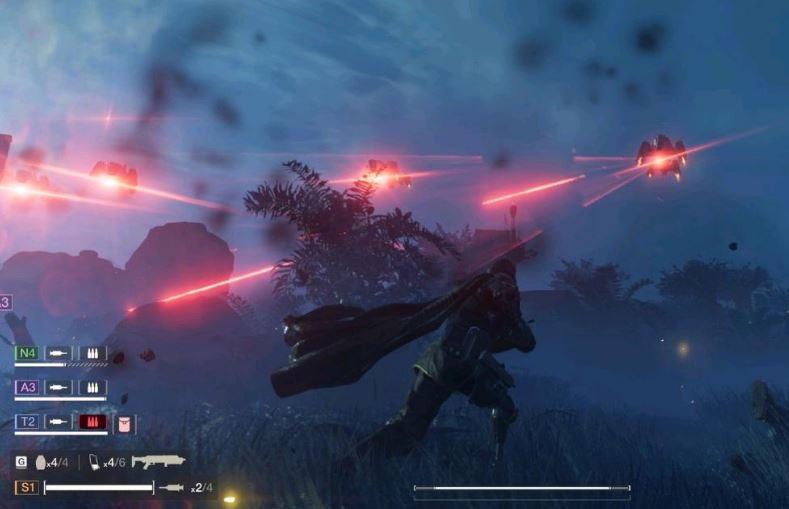The image size is (789, 509).
Task: Click T2's red low-ammo icon
Action: pos(93,422)
